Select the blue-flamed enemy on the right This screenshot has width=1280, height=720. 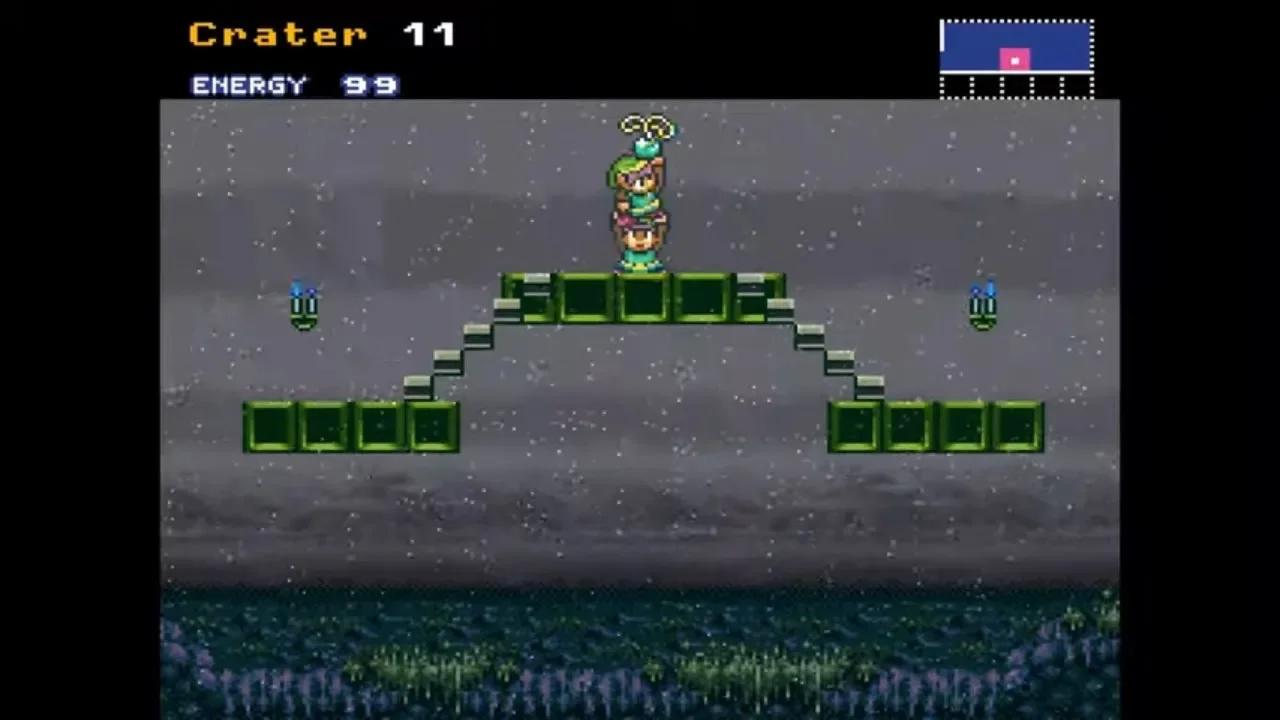coord(982,305)
